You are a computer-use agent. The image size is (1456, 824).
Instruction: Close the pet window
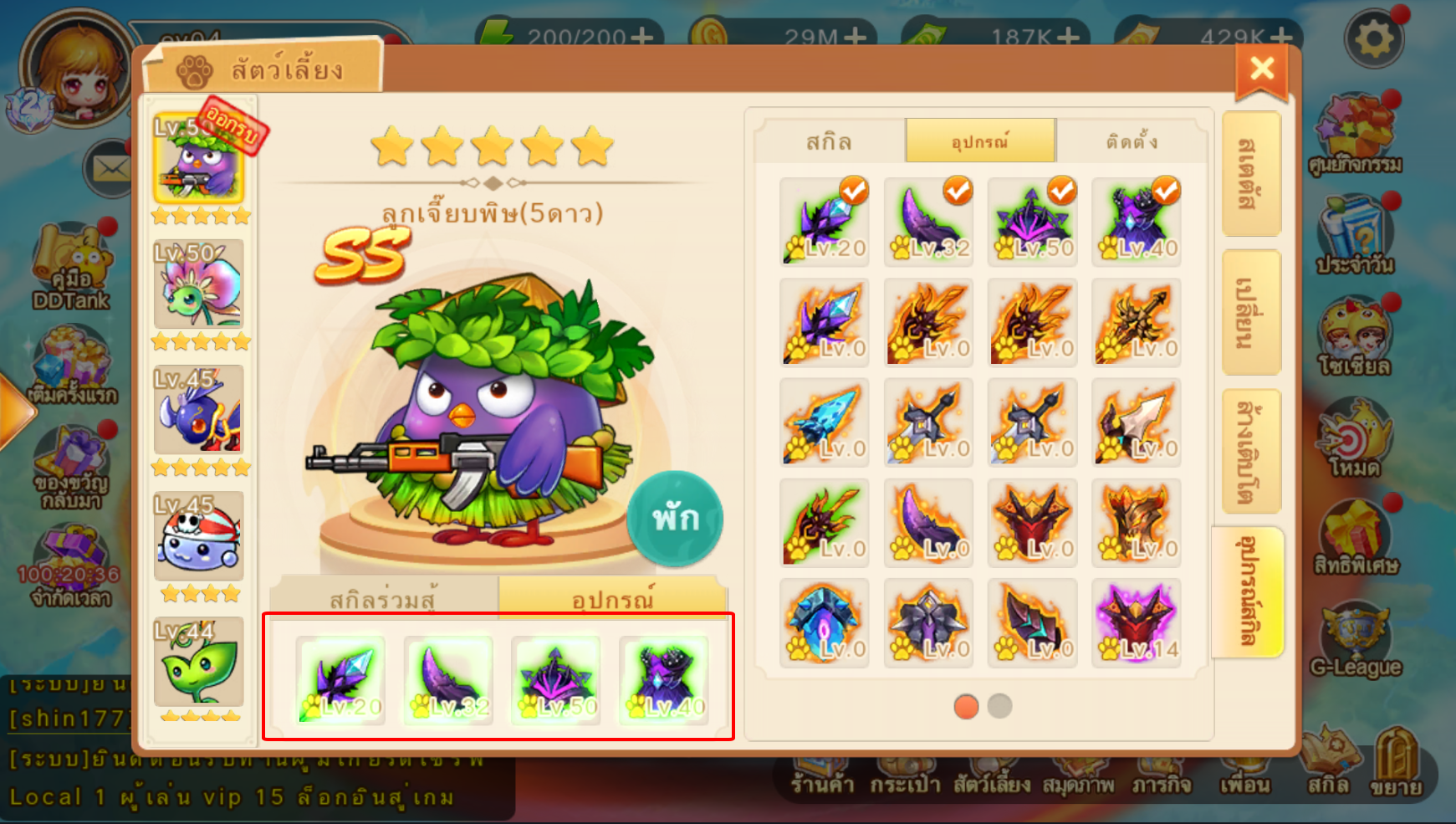[x=1261, y=69]
